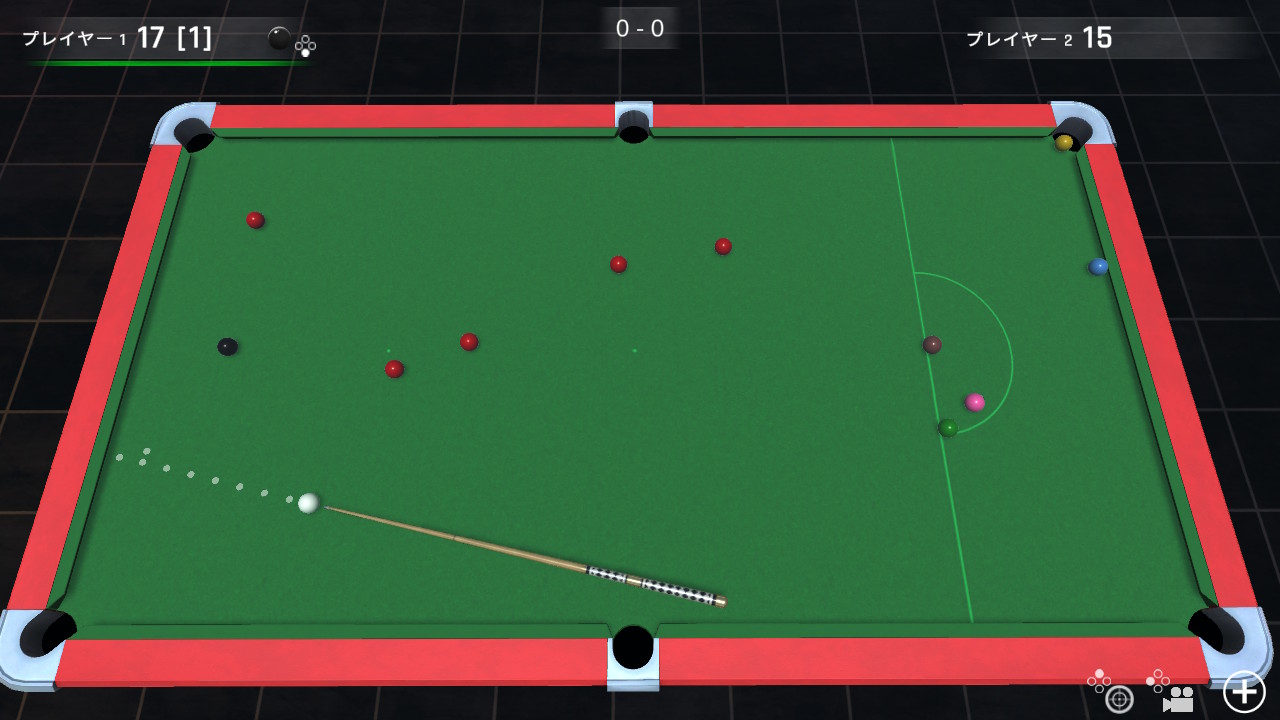Select the yellow ball in the top-right corner
This screenshot has height=720, width=1280.
1063,143
